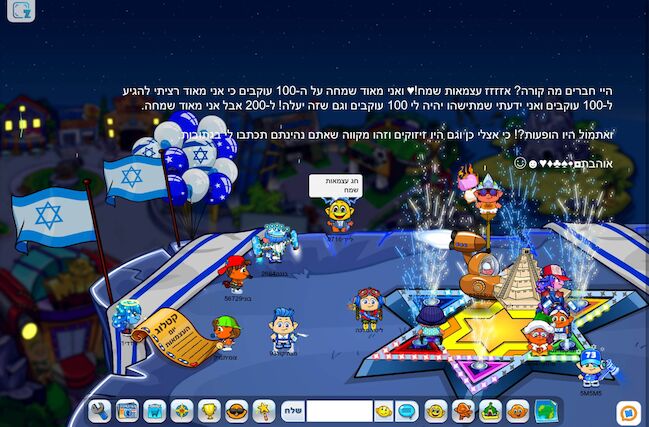Open the green house icon
This screenshot has height=427, width=649.
[490, 410]
